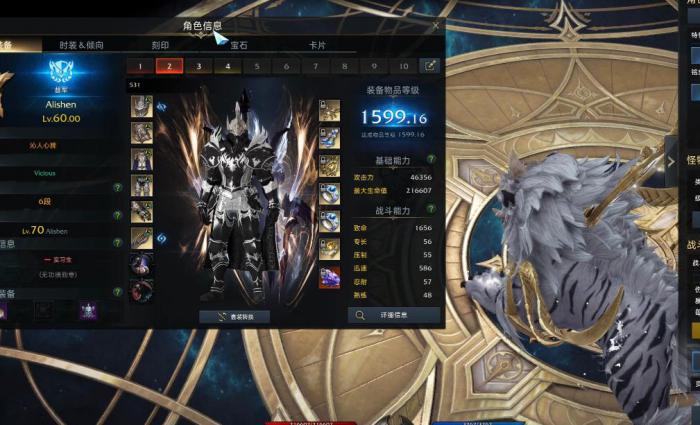Select the necklace accessory slot

tap(329, 108)
